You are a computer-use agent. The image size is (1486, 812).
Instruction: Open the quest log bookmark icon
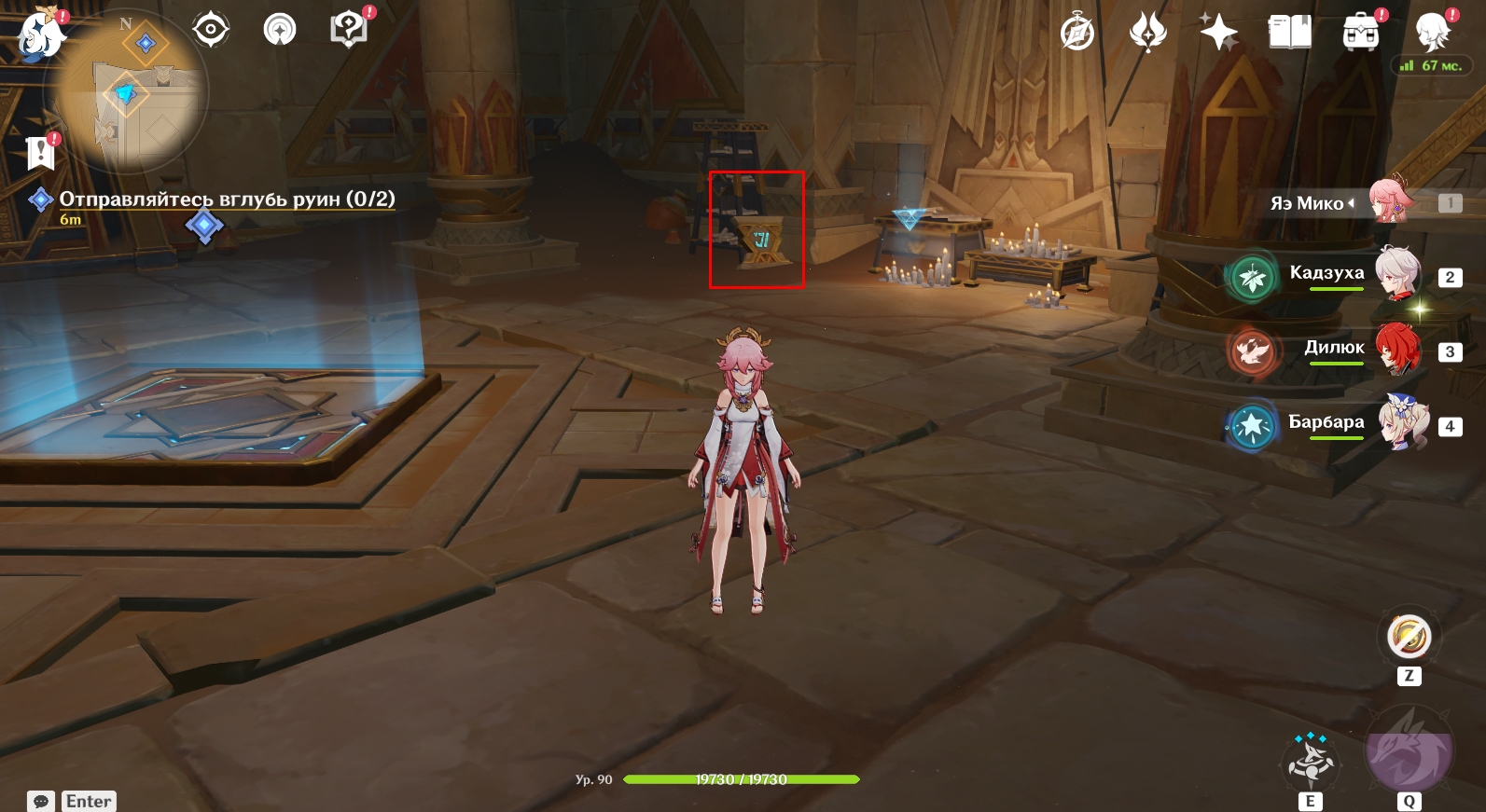pyautogui.click(x=40, y=152)
